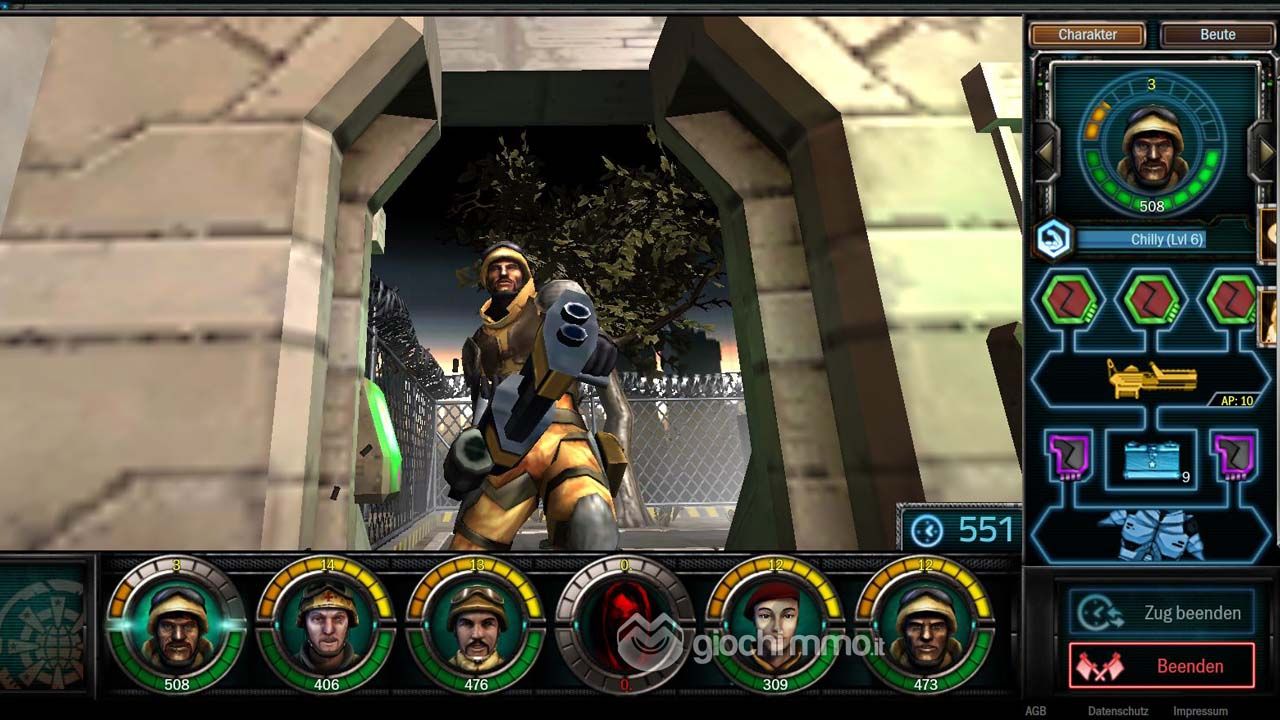
Task: Select the squad member with 406 health
Action: (x=326, y=625)
